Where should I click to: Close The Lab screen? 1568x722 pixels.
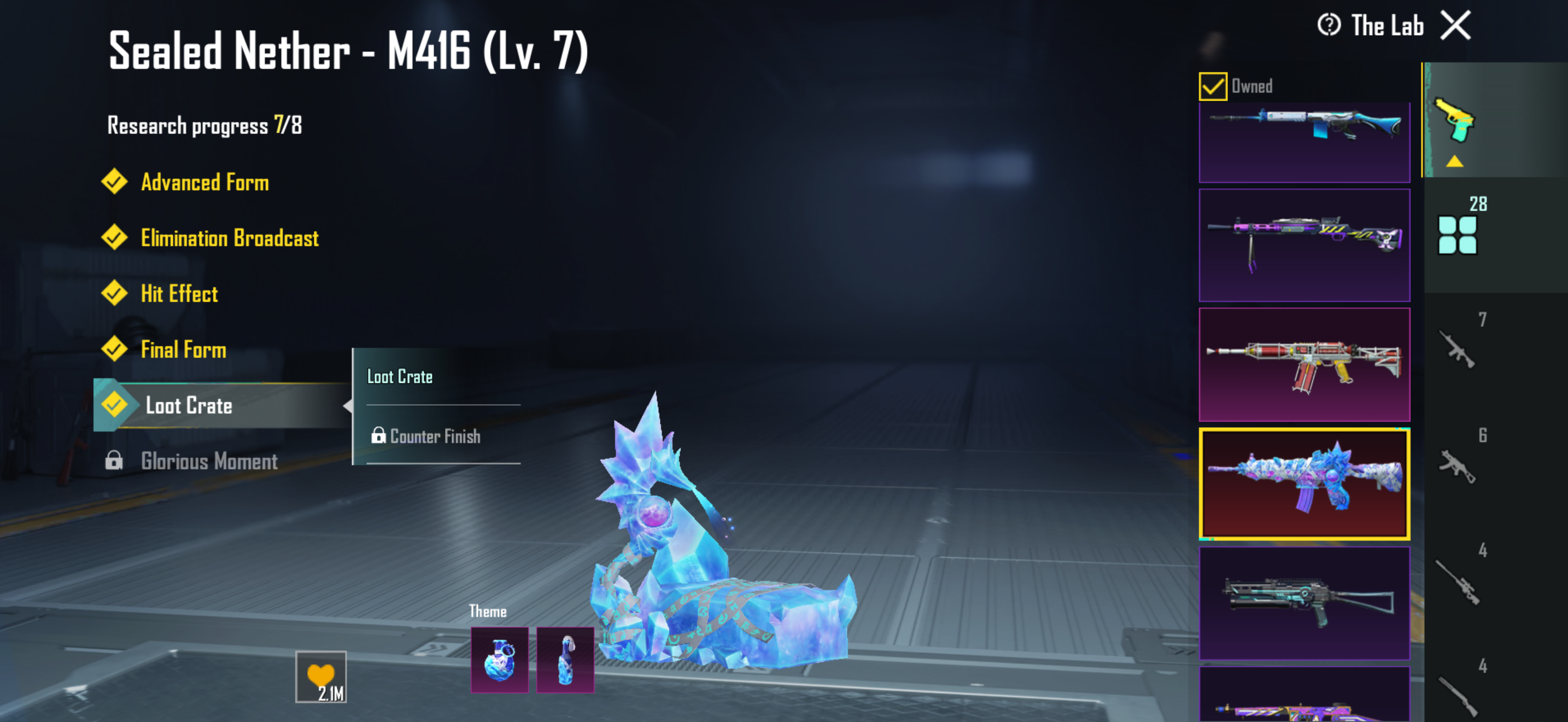(x=1455, y=26)
